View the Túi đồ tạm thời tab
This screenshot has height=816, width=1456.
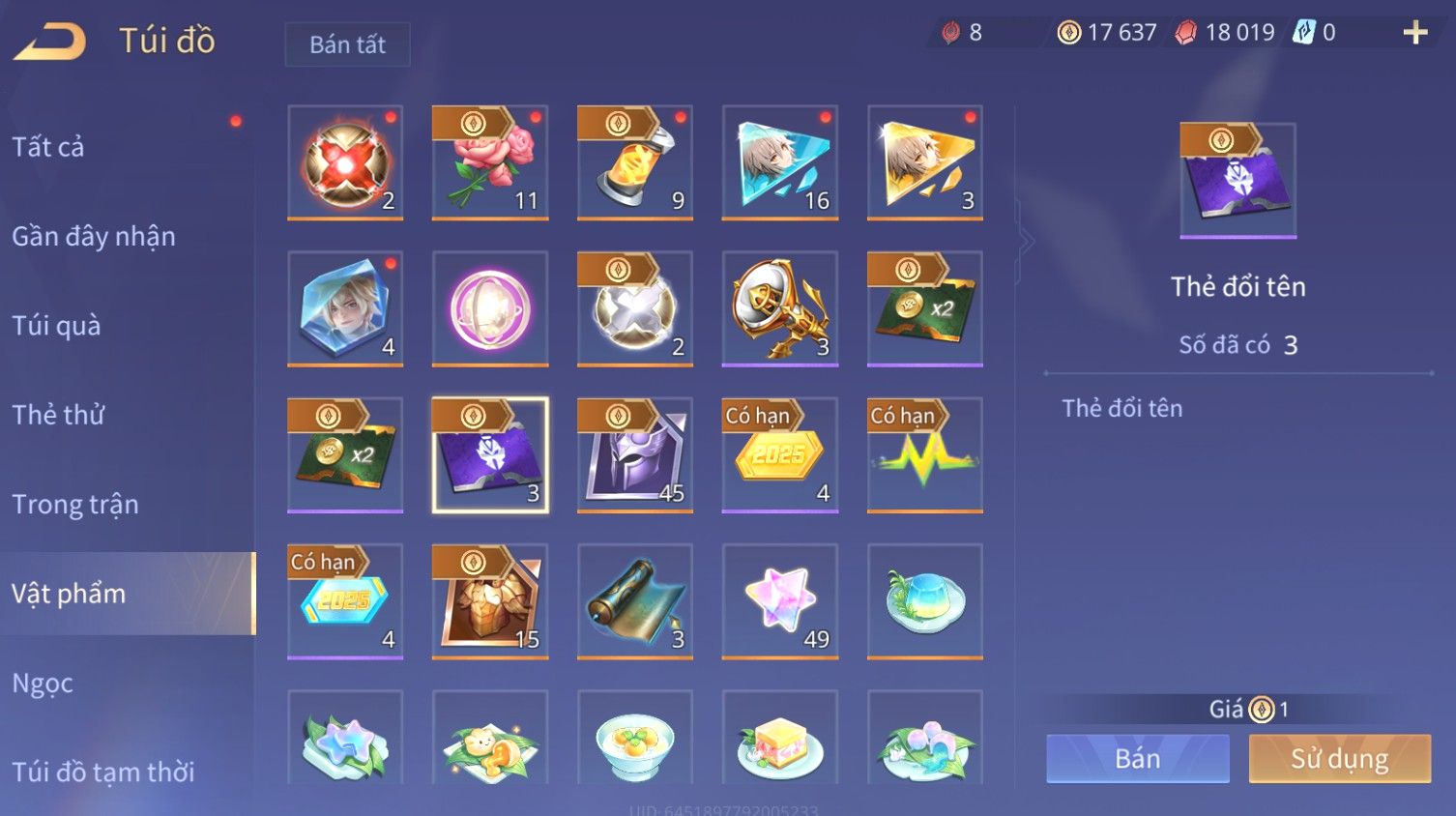pyautogui.click(x=103, y=772)
